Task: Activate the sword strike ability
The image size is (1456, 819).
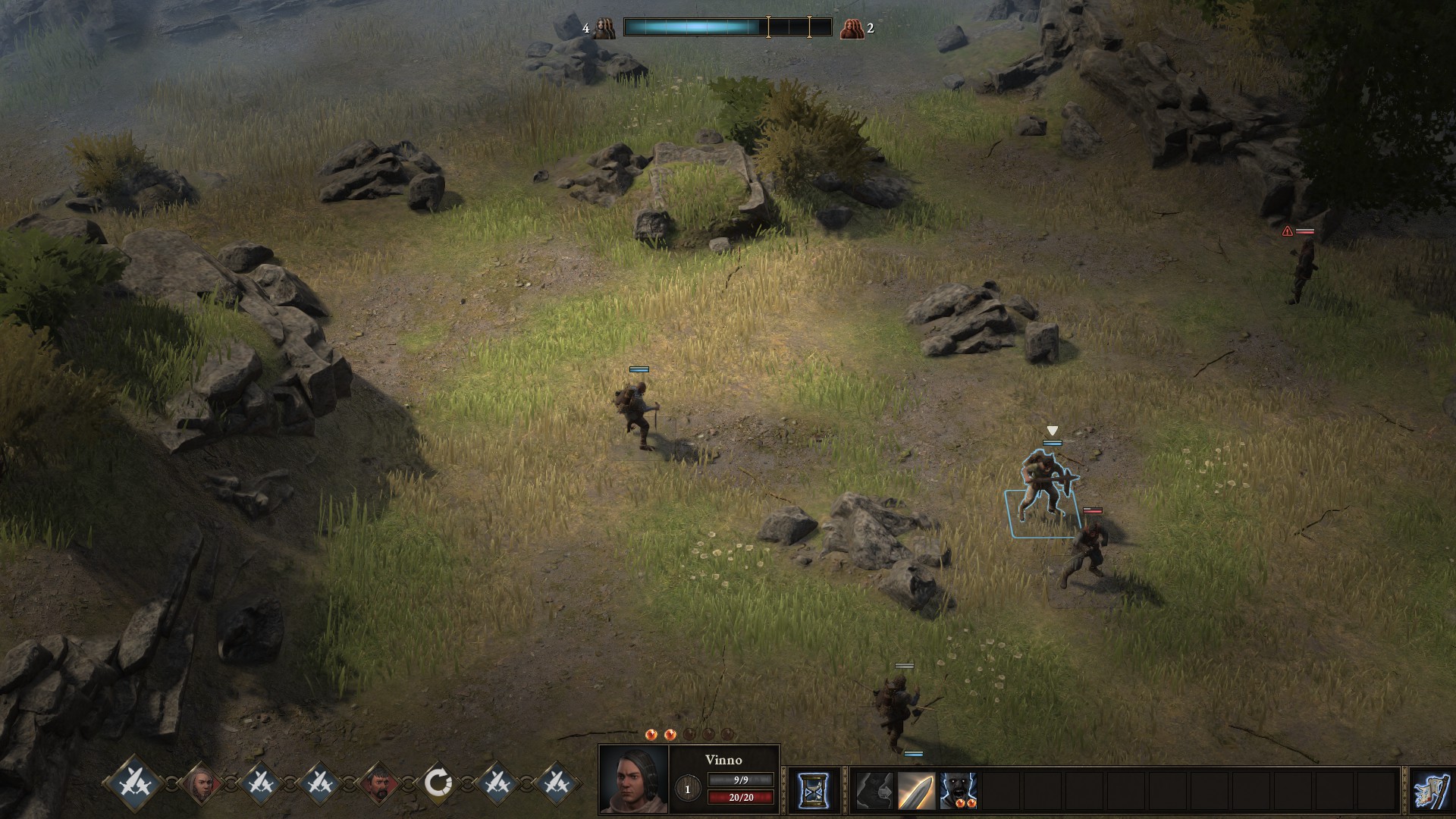Action: click(916, 791)
